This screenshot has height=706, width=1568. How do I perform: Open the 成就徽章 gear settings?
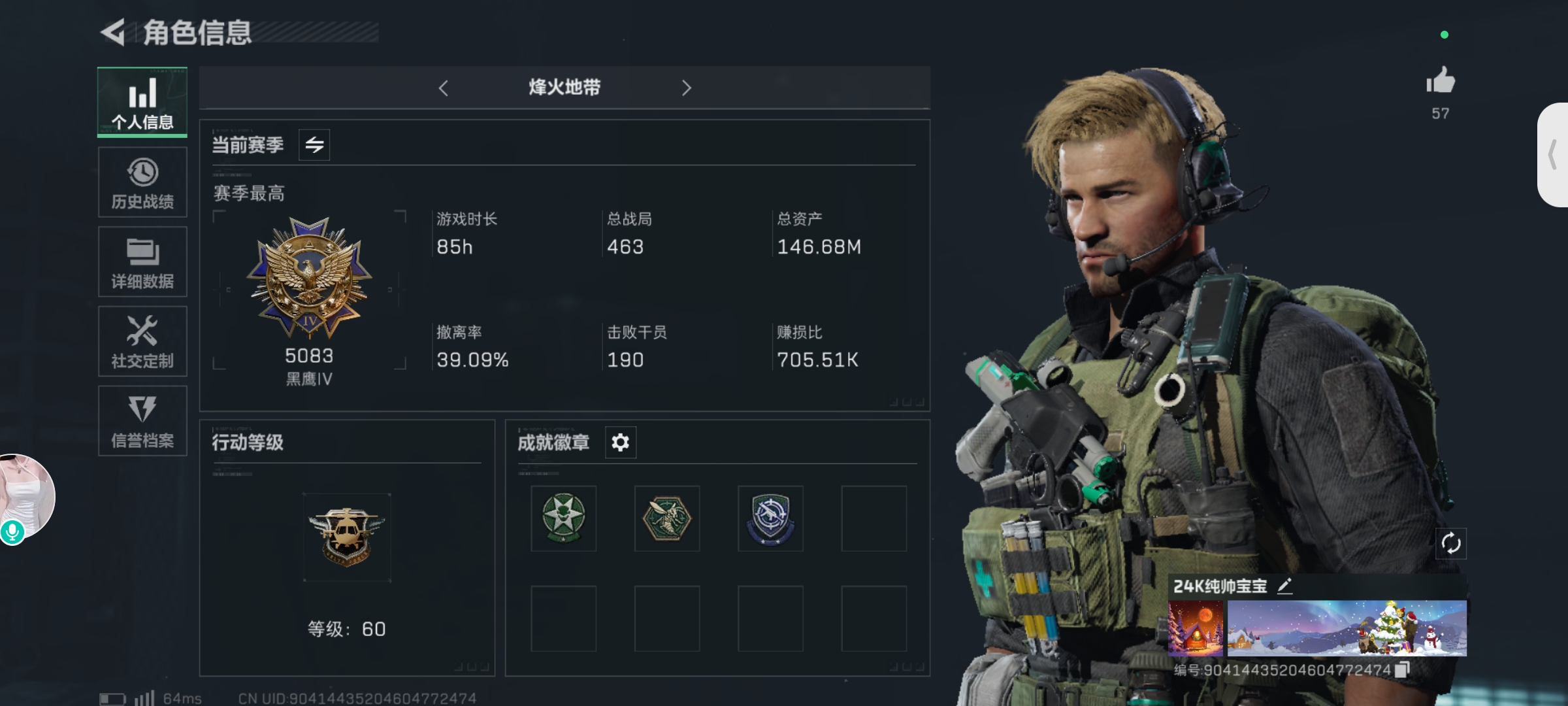(620, 443)
